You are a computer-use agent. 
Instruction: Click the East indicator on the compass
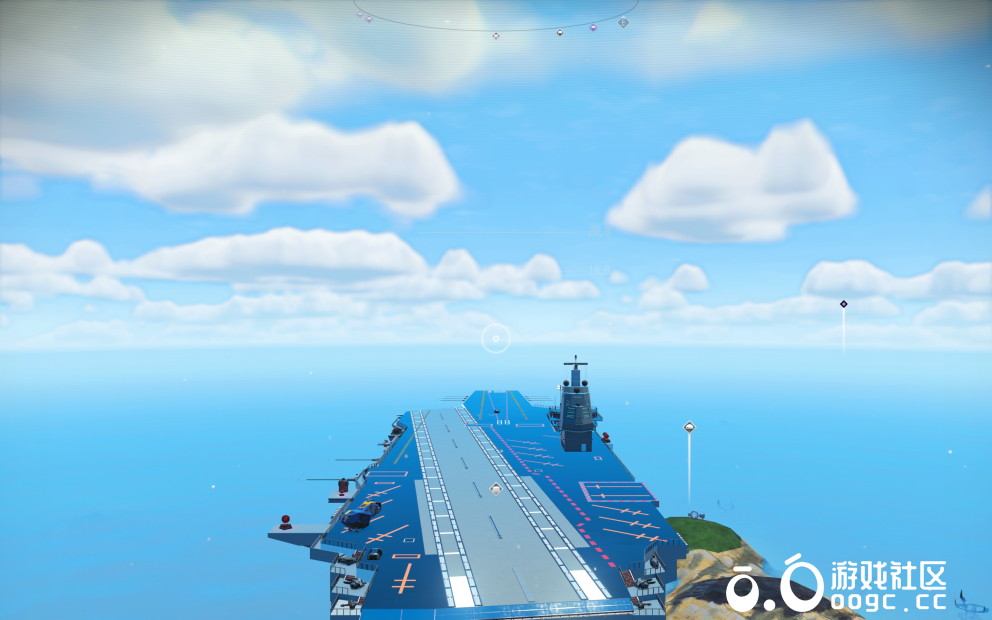(x=625, y=21)
